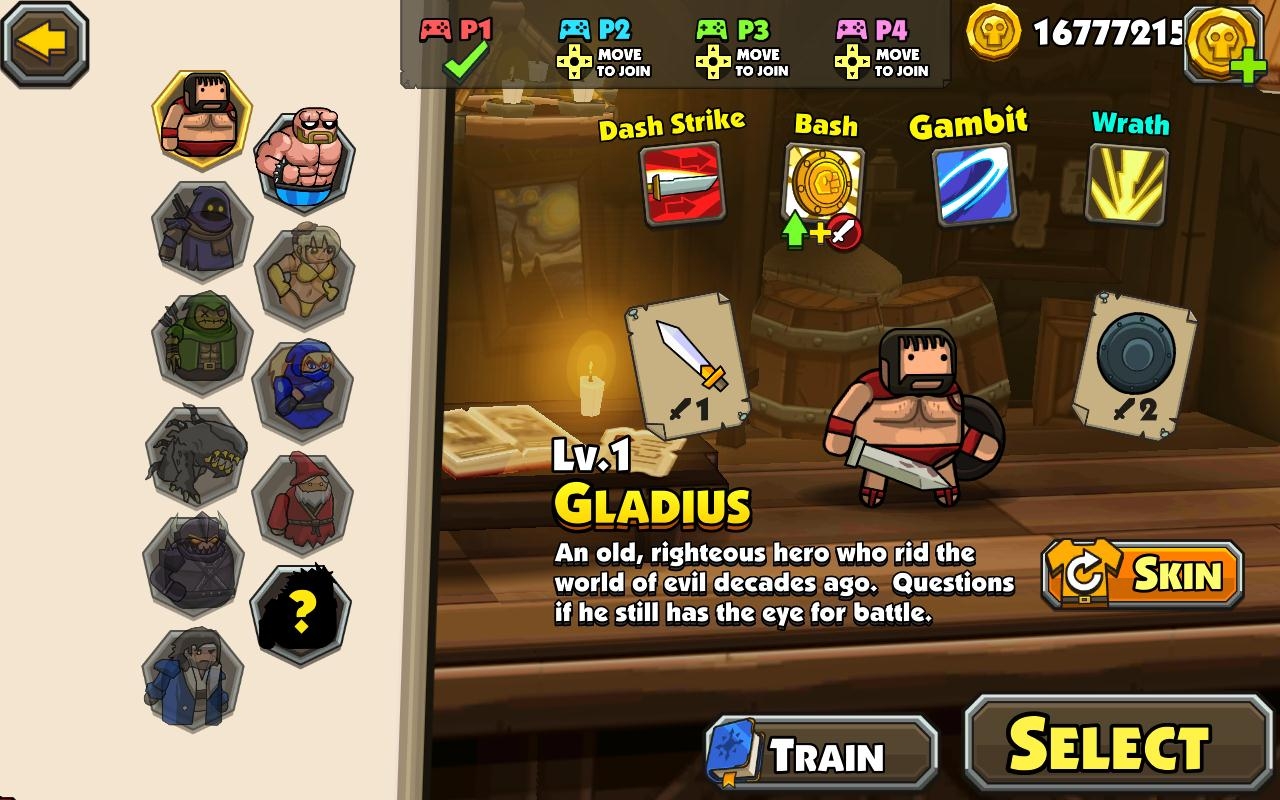Open the Train menu
Image resolution: width=1280 pixels, height=800 pixels.
tap(822, 754)
